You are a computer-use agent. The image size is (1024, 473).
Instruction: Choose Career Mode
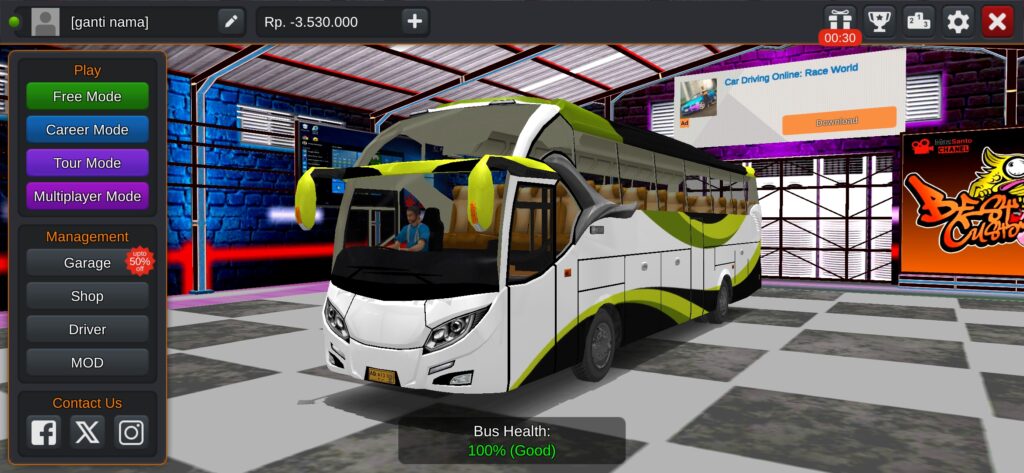pyautogui.click(x=87, y=130)
